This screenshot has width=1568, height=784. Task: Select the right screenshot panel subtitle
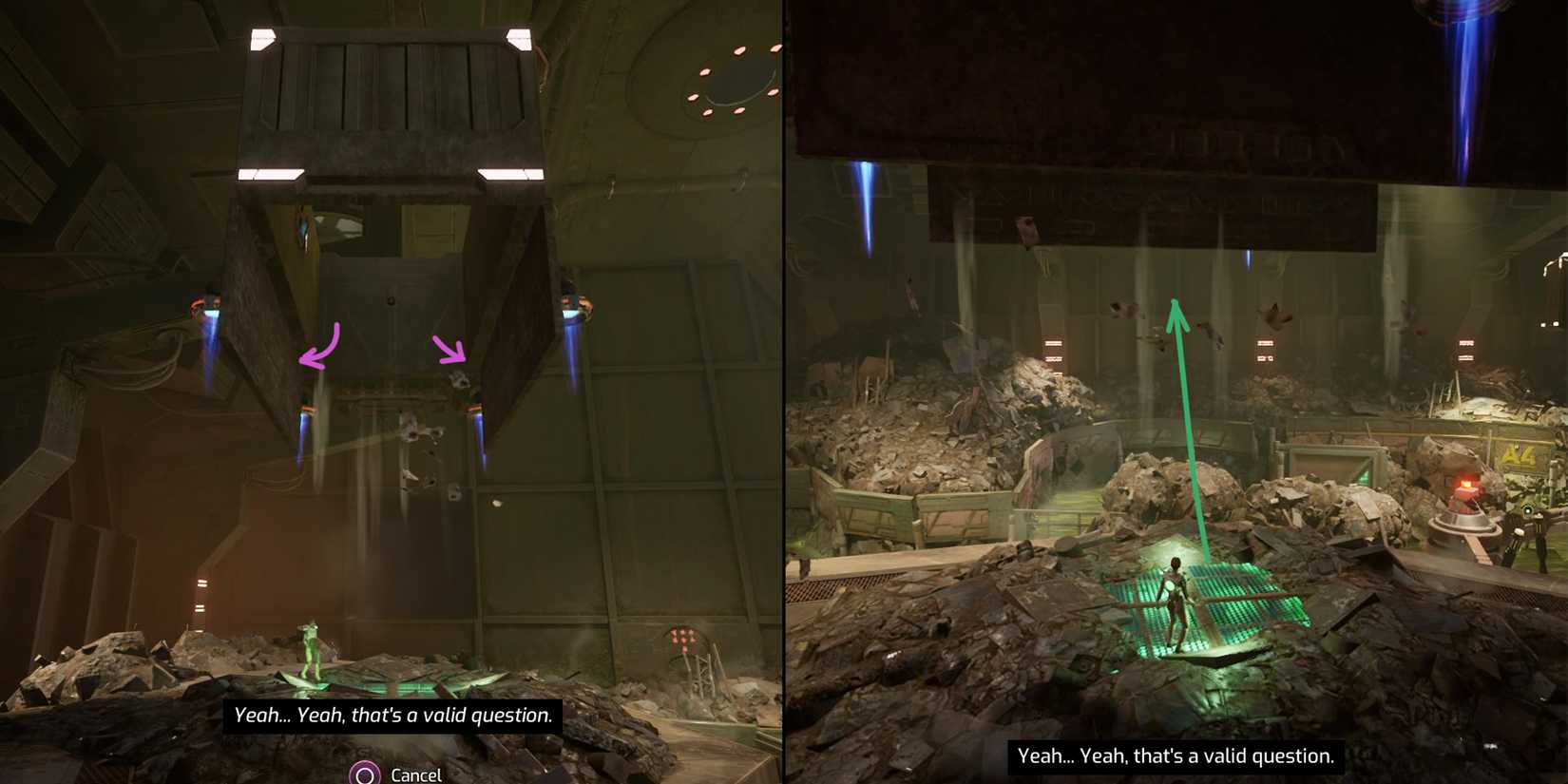coord(1176,756)
